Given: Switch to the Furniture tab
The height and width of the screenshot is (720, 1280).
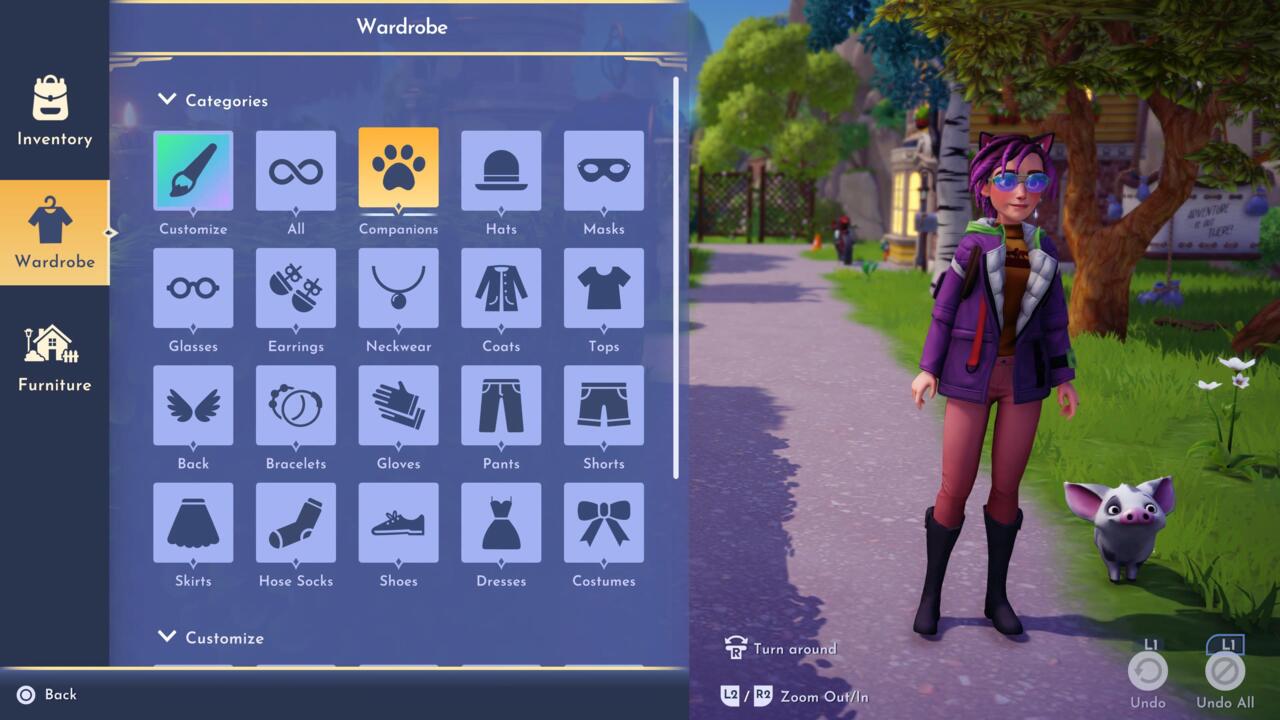Looking at the screenshot, I should click(54, 356).
